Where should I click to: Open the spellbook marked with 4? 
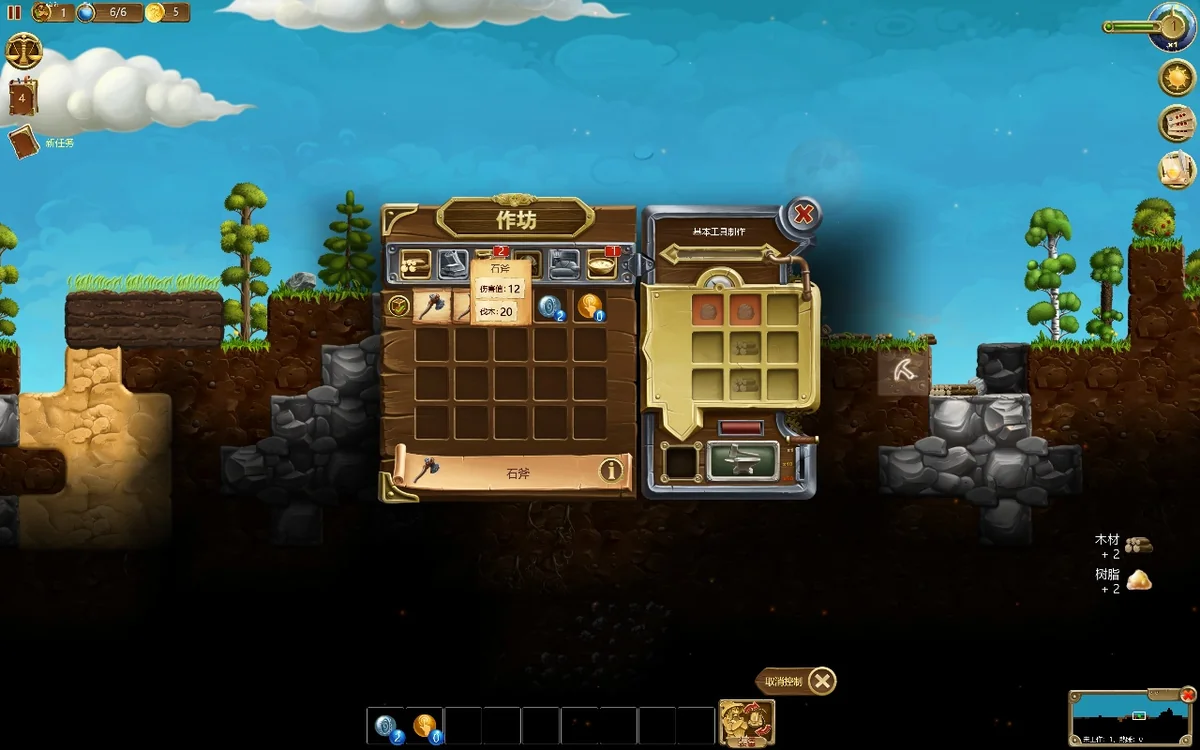tap(22, 98)
